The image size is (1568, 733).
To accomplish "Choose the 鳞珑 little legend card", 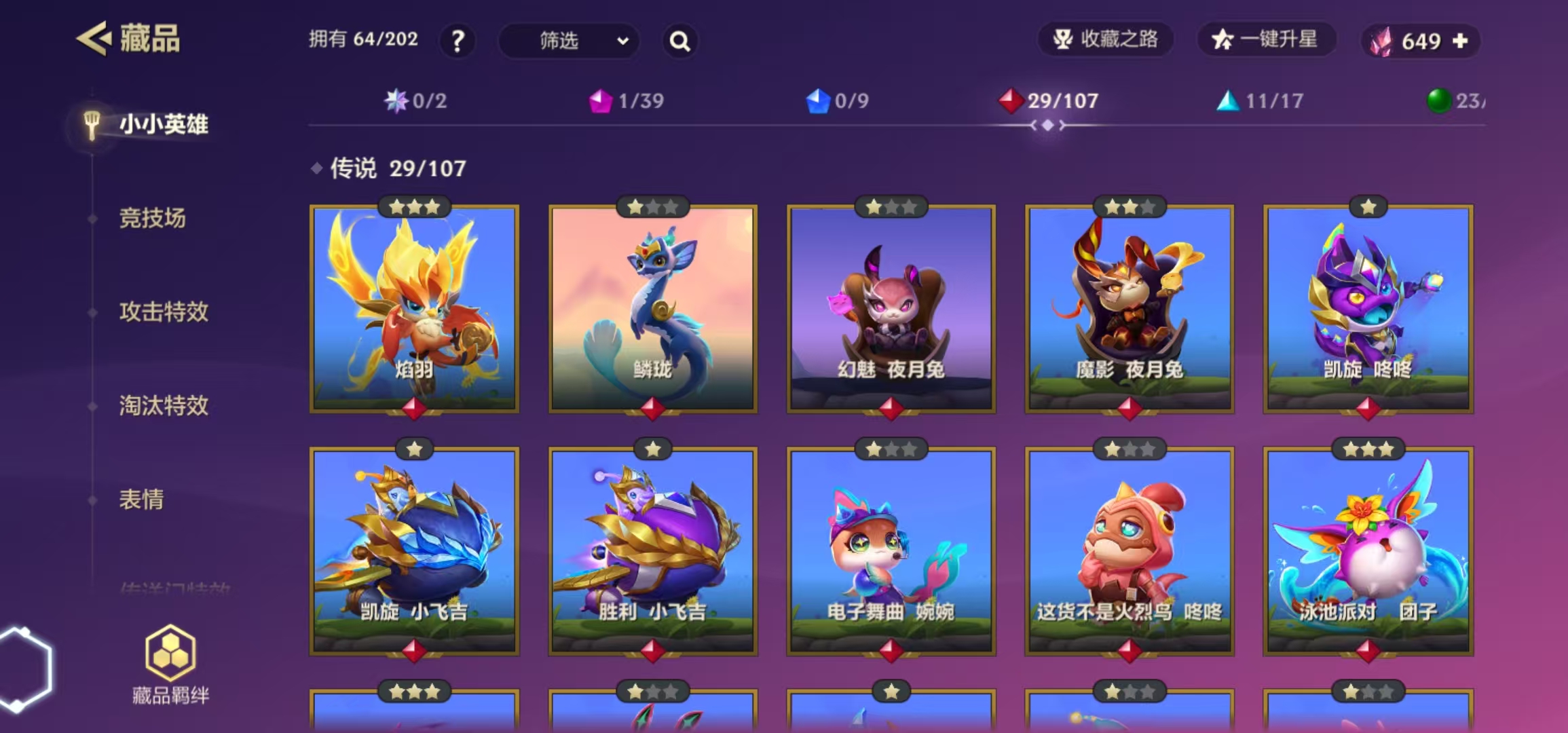I will (652, 309).
